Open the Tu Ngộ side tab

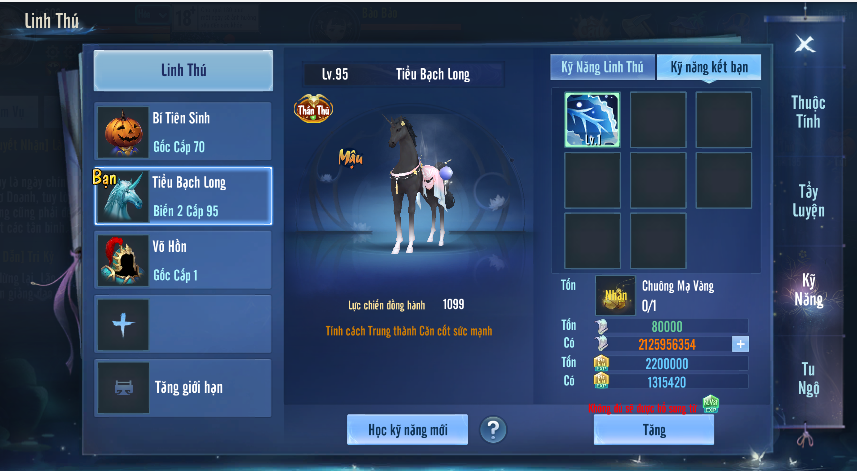808,378
